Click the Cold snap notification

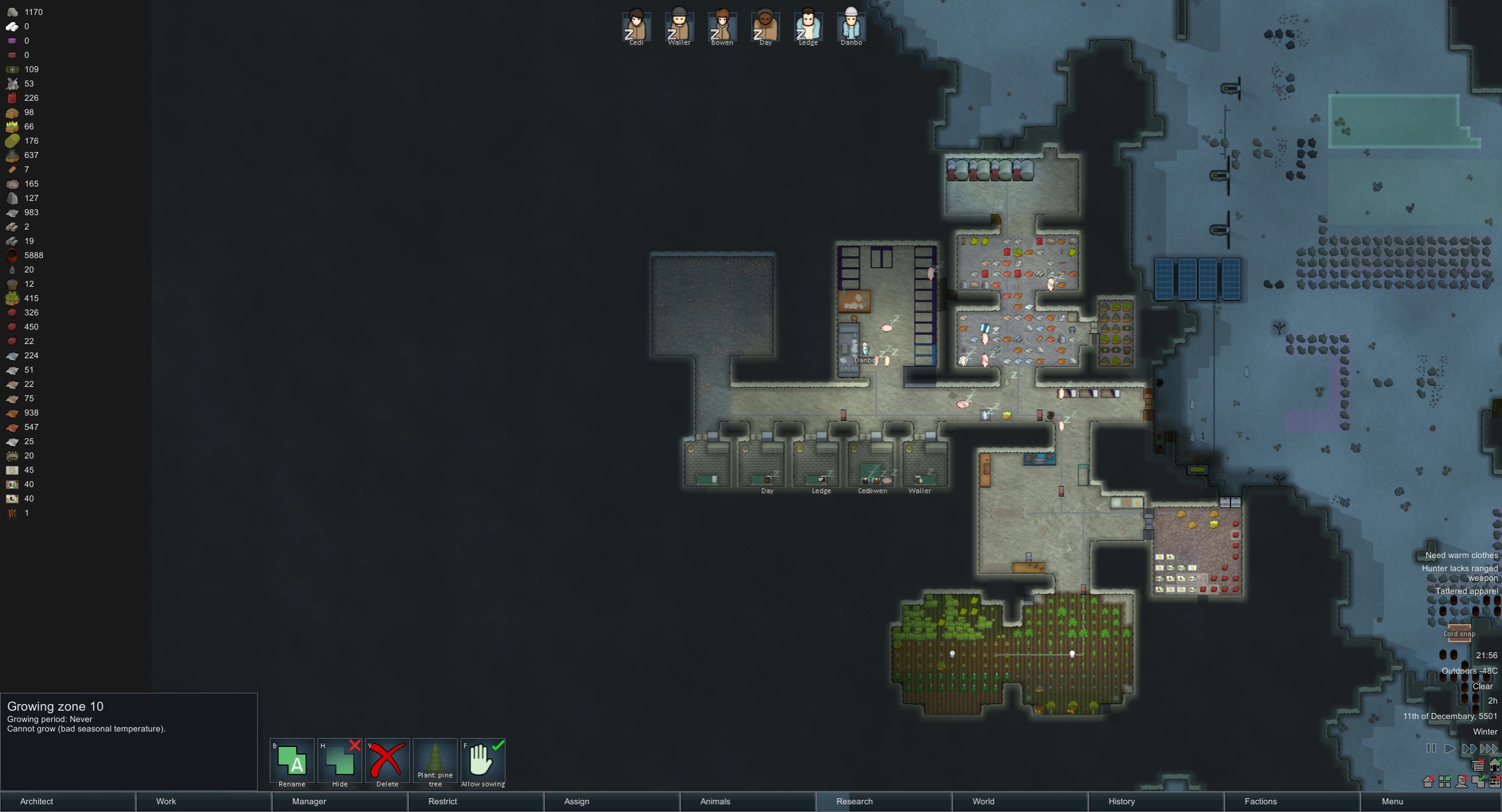coord(1459,634)
